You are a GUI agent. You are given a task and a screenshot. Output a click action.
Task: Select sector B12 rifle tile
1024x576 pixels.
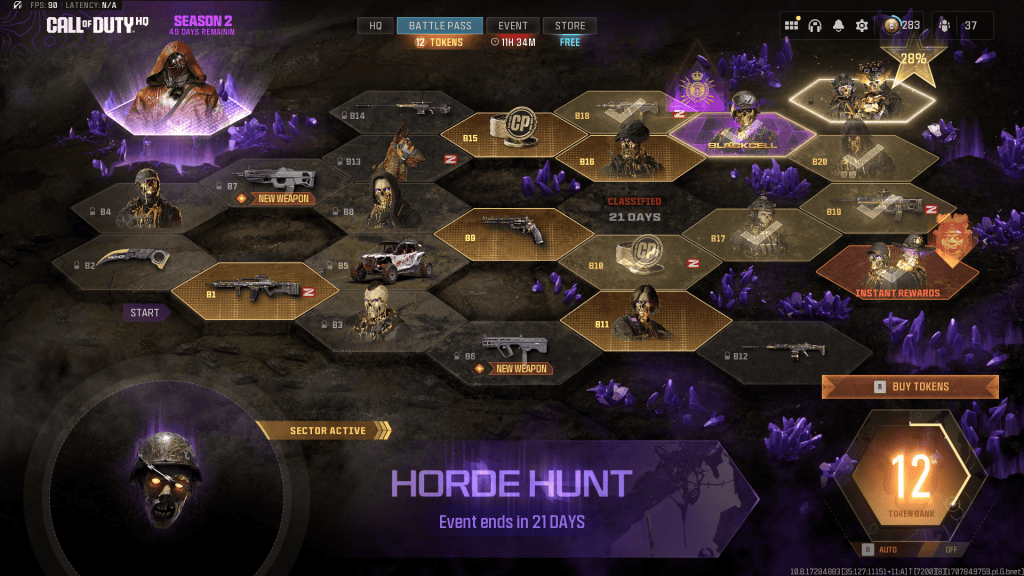[x=785, y=351]
